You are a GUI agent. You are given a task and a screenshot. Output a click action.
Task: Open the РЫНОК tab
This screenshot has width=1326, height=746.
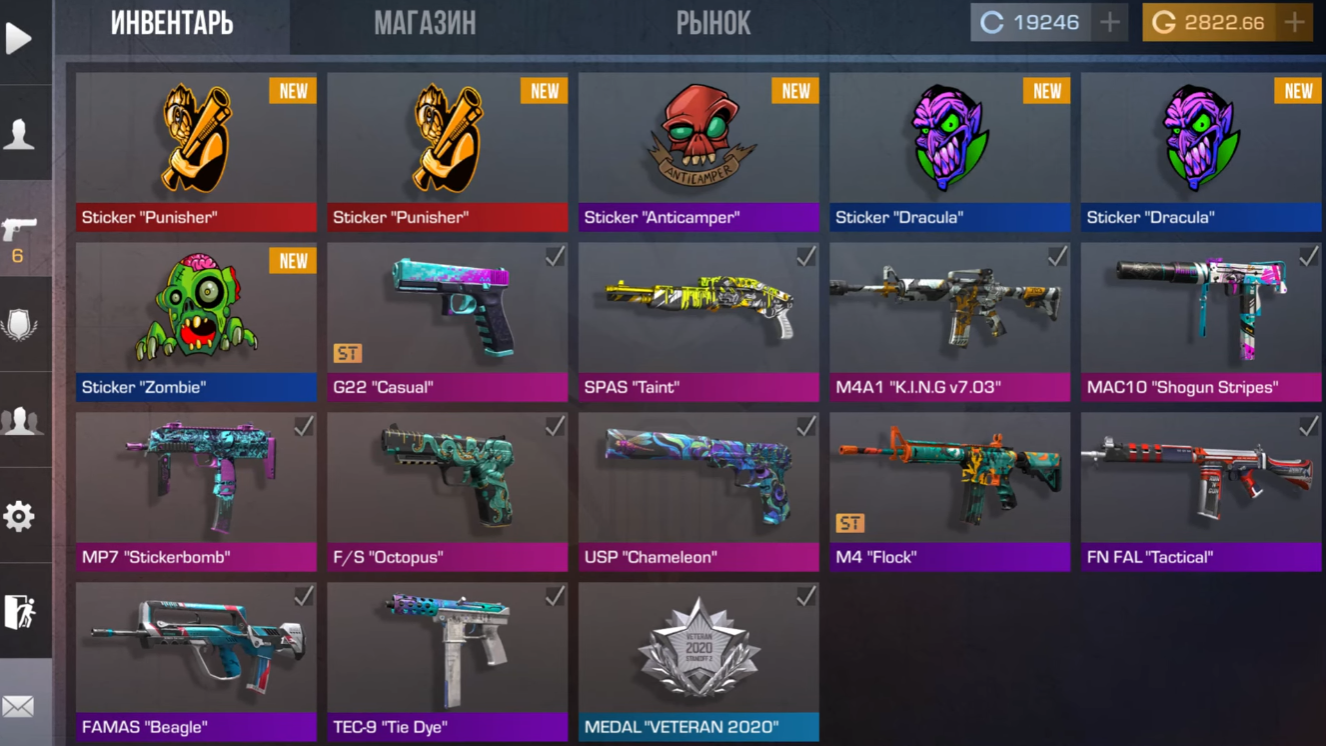click(713, 24)
